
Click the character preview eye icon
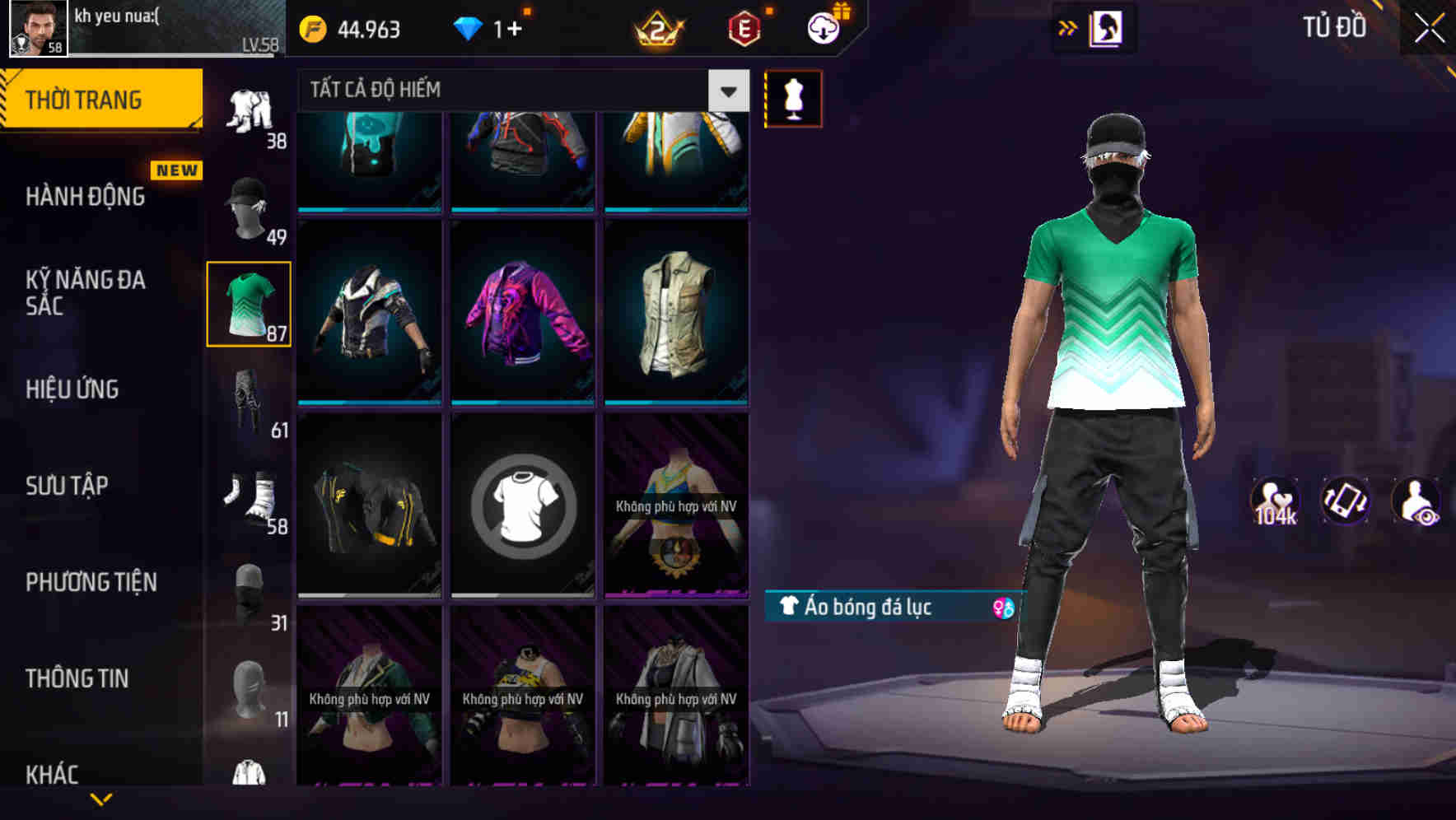(x=1416, y=500)
